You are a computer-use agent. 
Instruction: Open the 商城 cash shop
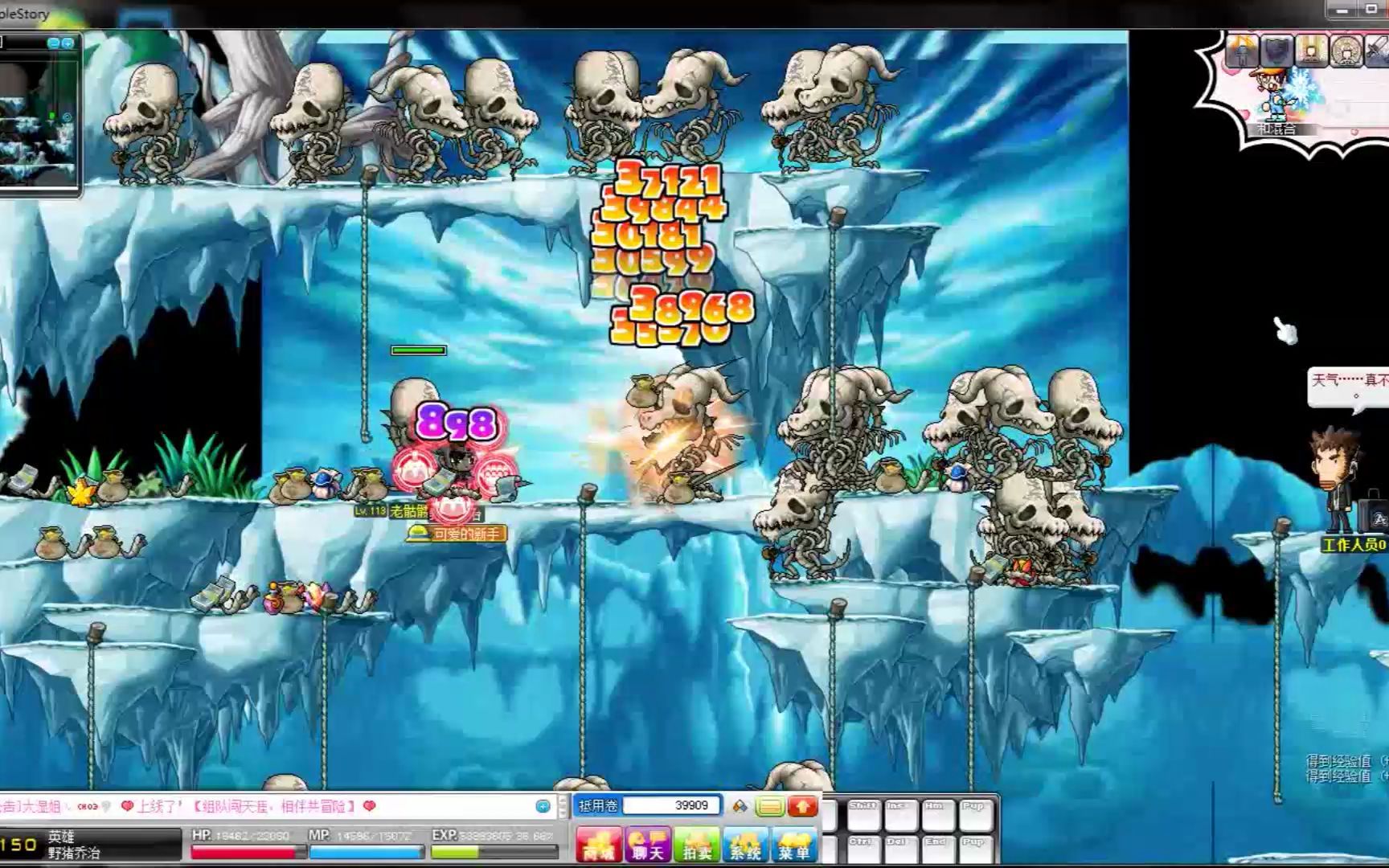click(598, 844)
